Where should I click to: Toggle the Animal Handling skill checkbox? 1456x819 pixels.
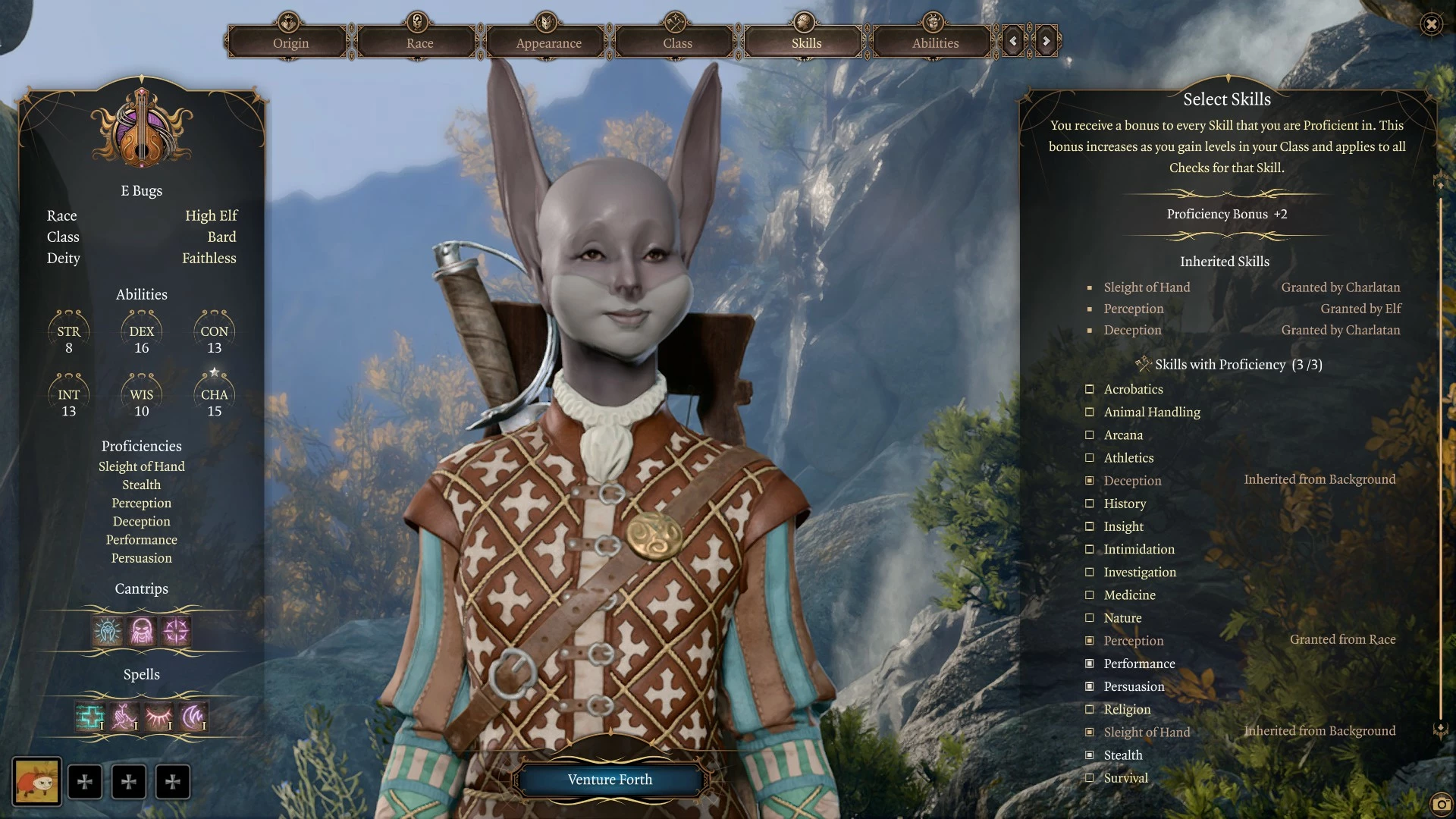(x=1090, y=412)
